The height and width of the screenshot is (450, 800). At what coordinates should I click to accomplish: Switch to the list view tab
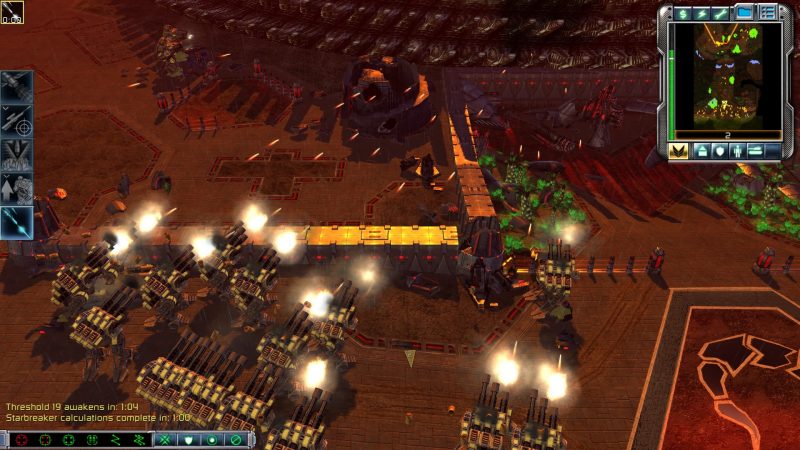click(x=768, y=13)
